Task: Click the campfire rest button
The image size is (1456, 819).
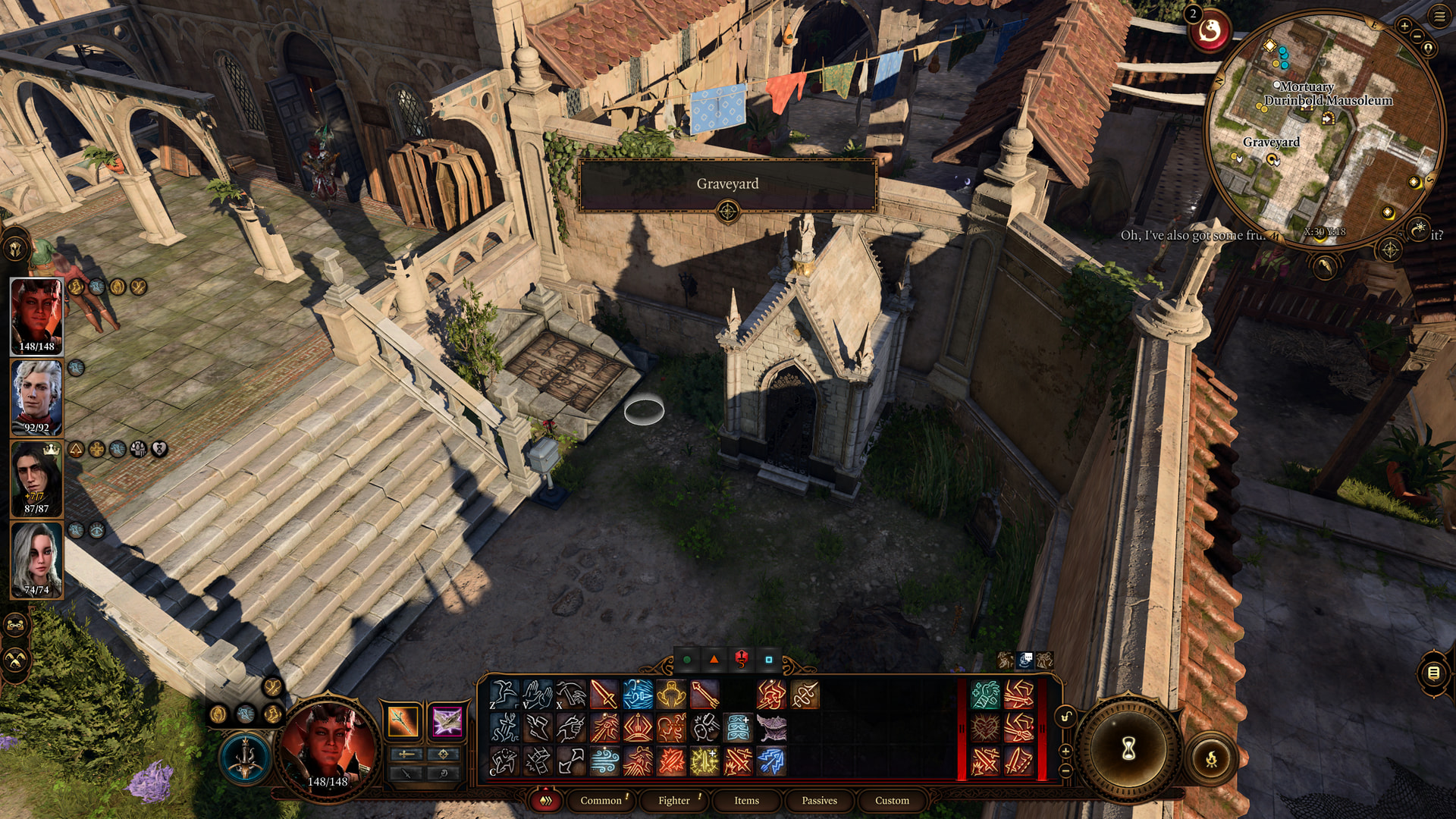Action: (1211, 758)
